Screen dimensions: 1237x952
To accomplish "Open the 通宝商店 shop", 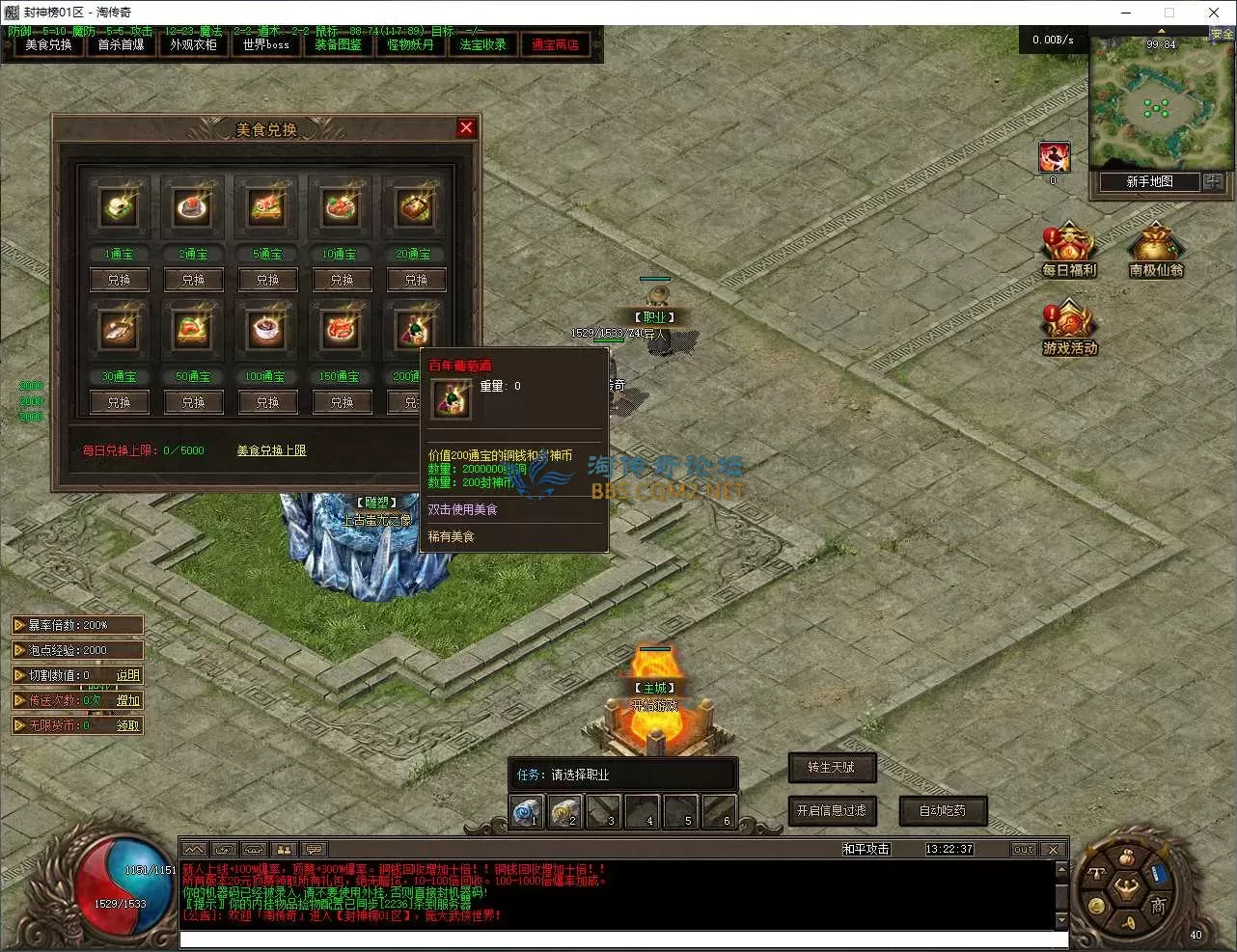I will pyautogui.click(x=555, y=45).
